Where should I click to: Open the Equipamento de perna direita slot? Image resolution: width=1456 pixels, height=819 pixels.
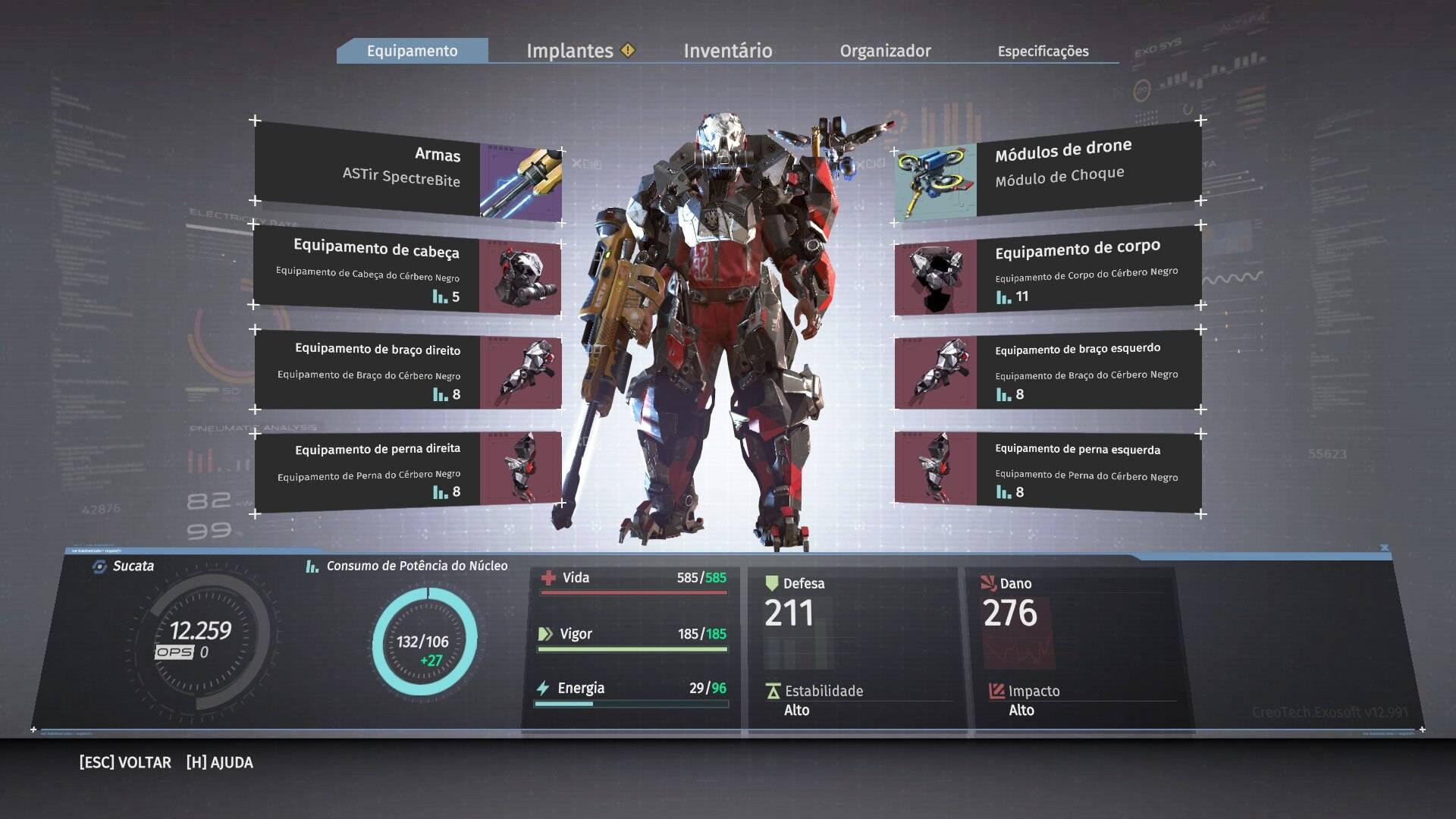tap(408, 470)
